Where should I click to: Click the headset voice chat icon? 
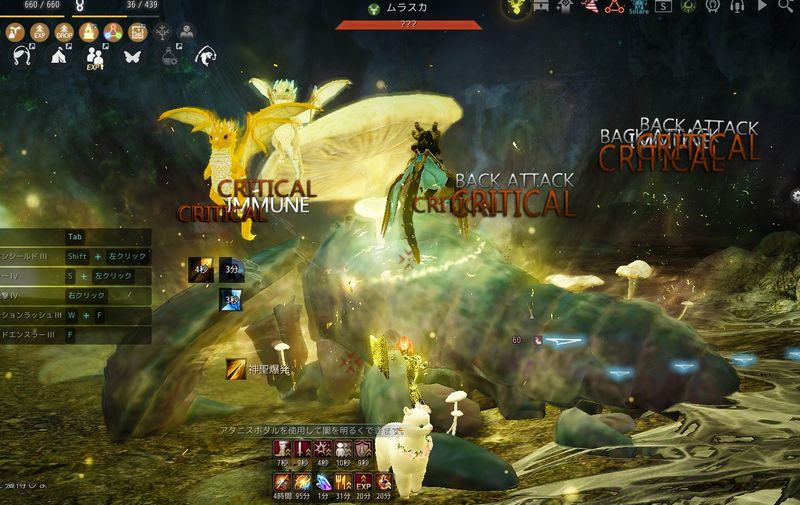(735, 9)
